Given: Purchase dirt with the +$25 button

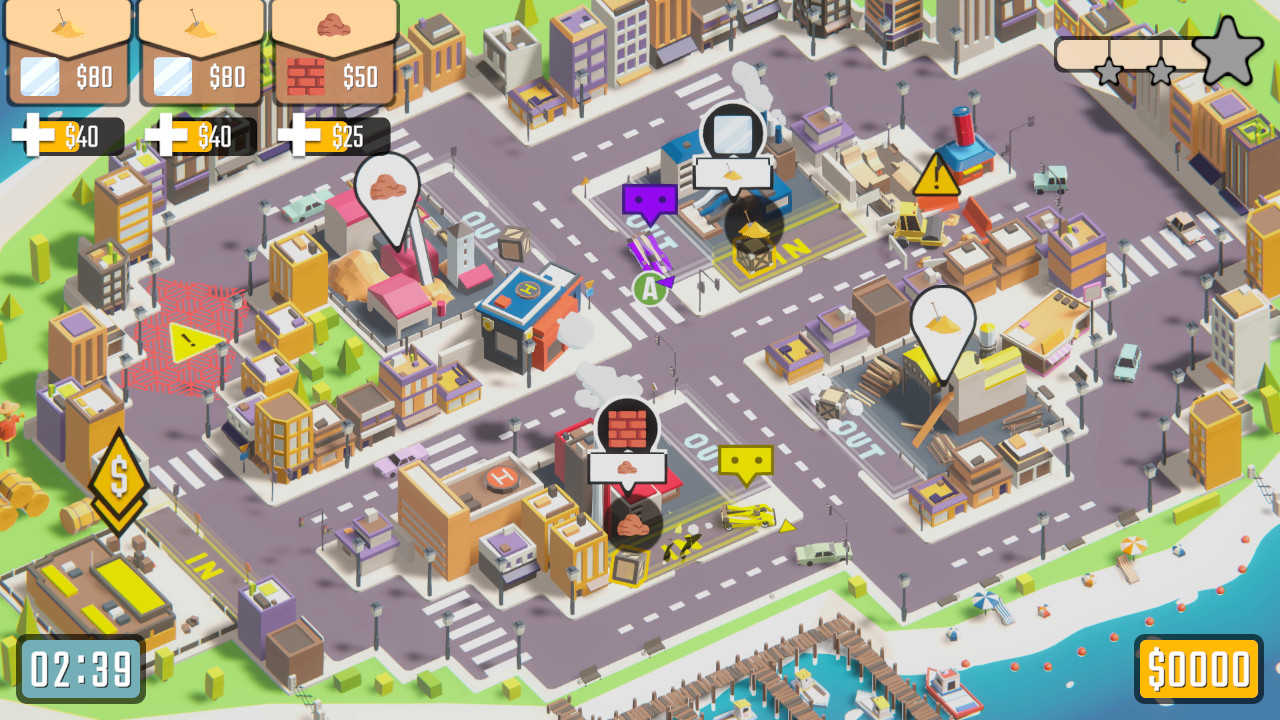Looking at the screenshot, I should pyautogui.click(x=335, y=135).
